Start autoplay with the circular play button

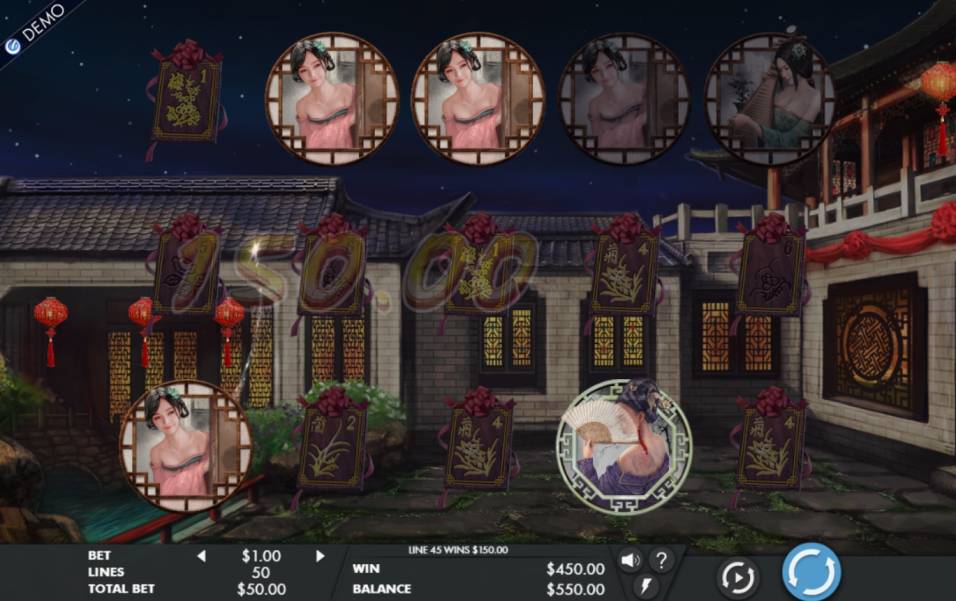point(738,577)
